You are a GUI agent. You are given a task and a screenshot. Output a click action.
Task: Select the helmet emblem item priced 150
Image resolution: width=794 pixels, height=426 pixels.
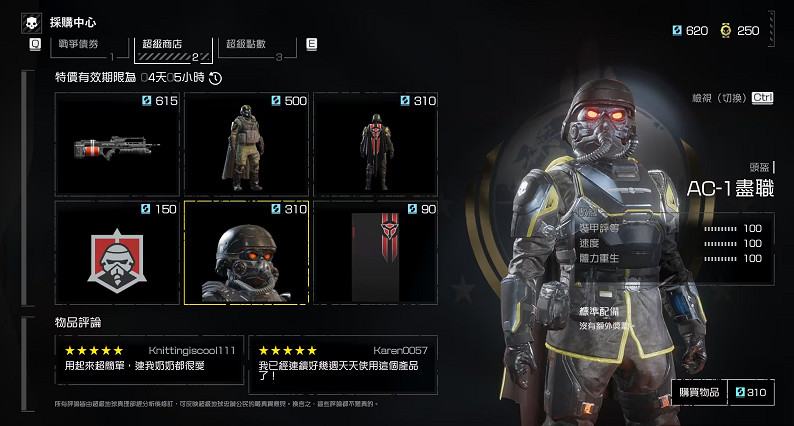tap(117, 253)
